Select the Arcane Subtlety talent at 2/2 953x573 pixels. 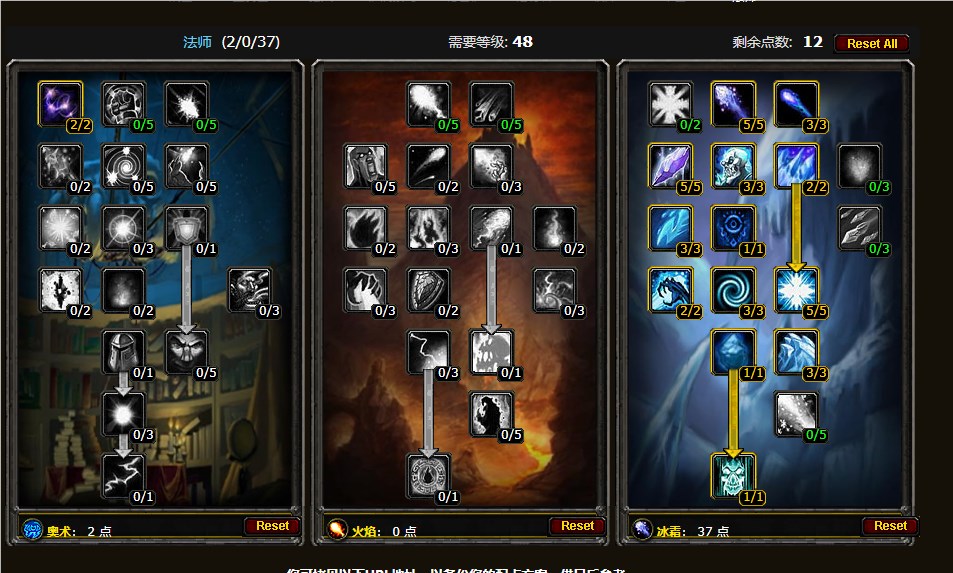pos(60,103)
